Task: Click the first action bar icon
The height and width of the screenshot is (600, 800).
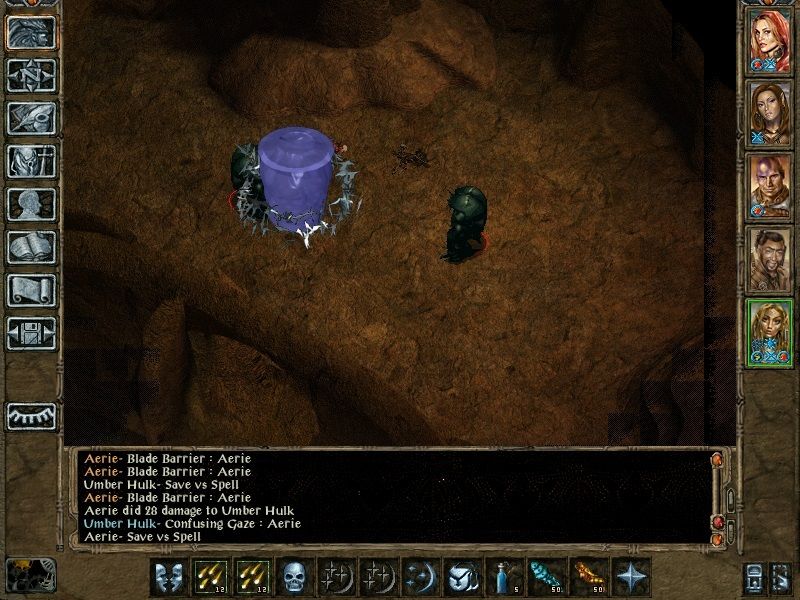Action: pos(167,576)
